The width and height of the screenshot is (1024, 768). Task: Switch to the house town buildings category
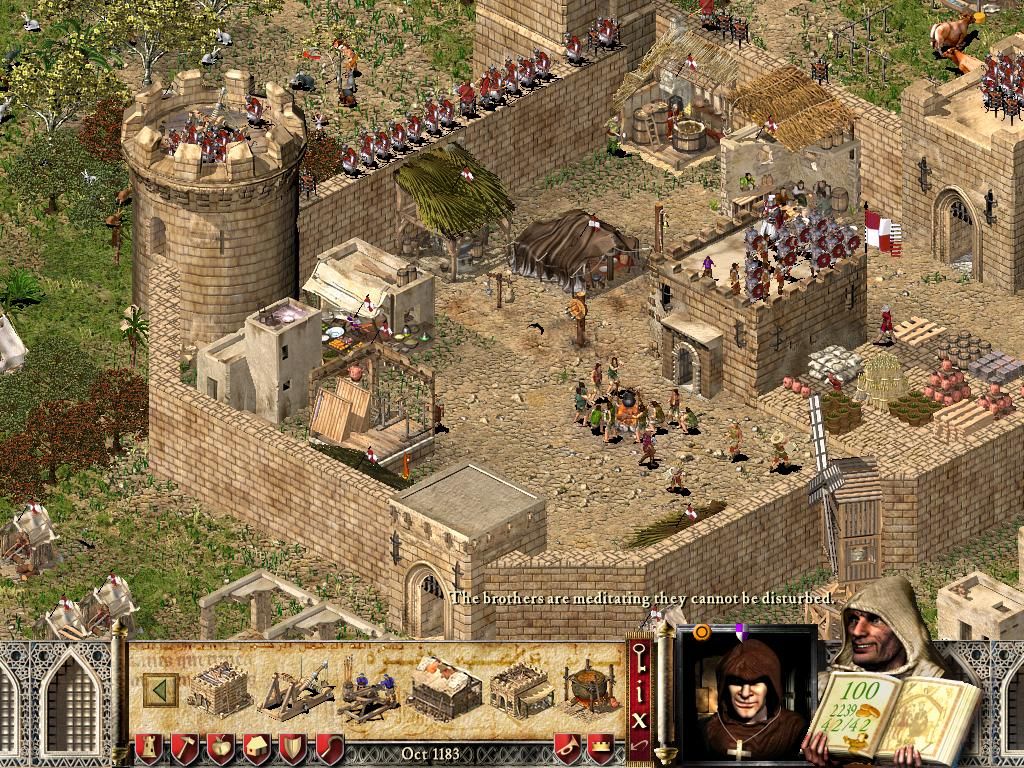[257, 747]
